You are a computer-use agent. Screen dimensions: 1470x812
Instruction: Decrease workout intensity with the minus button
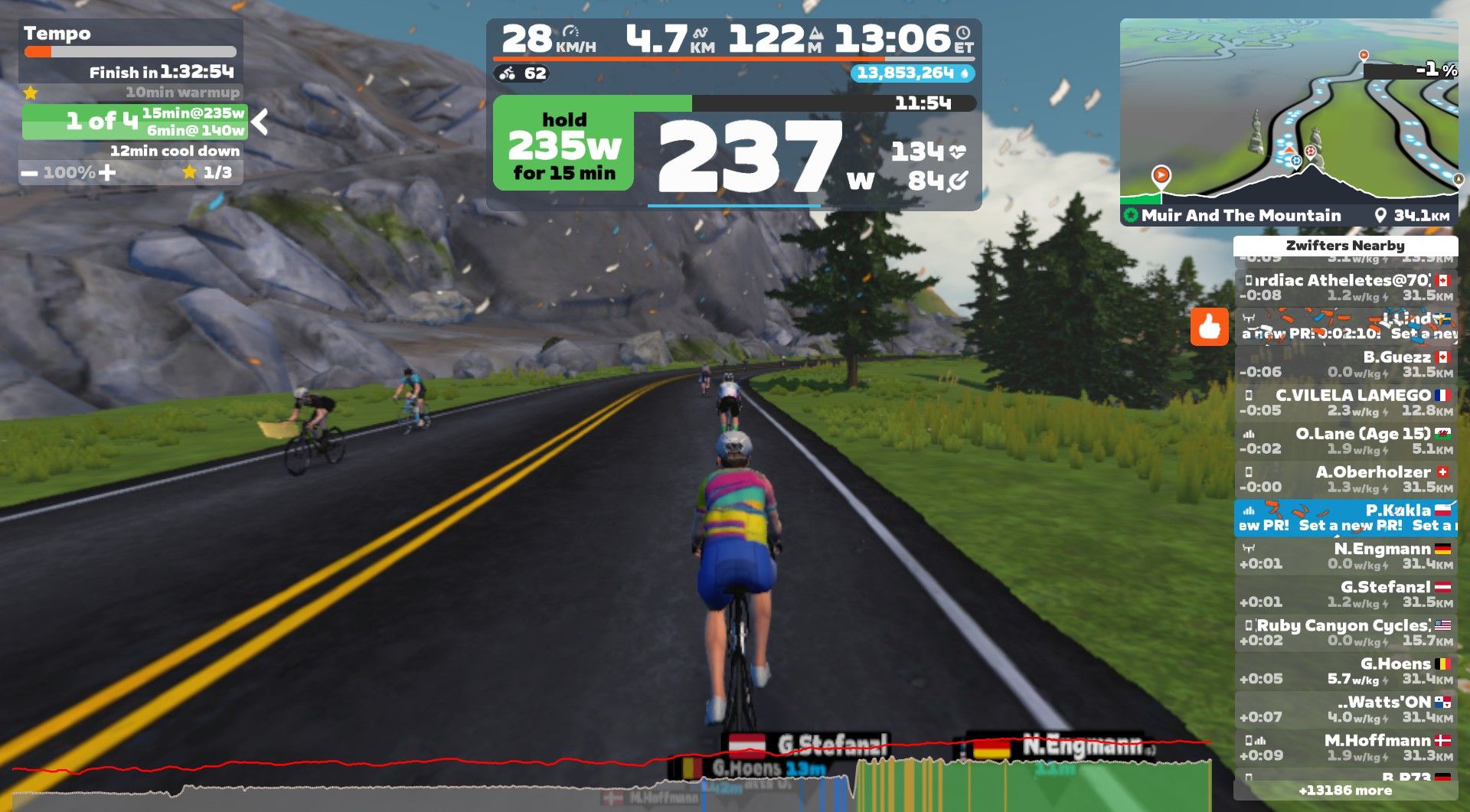(29, 173)
